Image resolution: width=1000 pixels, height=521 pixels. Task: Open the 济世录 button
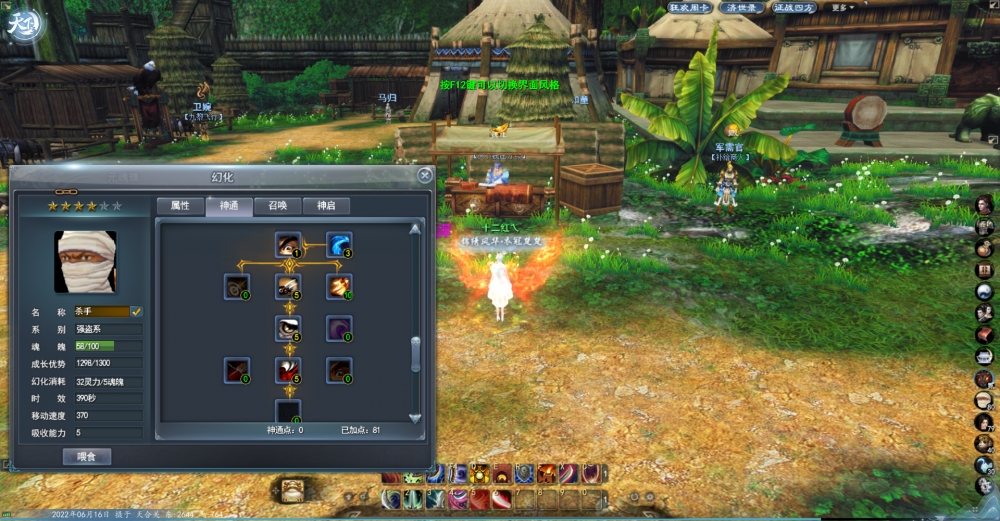(x=745, y=7)
